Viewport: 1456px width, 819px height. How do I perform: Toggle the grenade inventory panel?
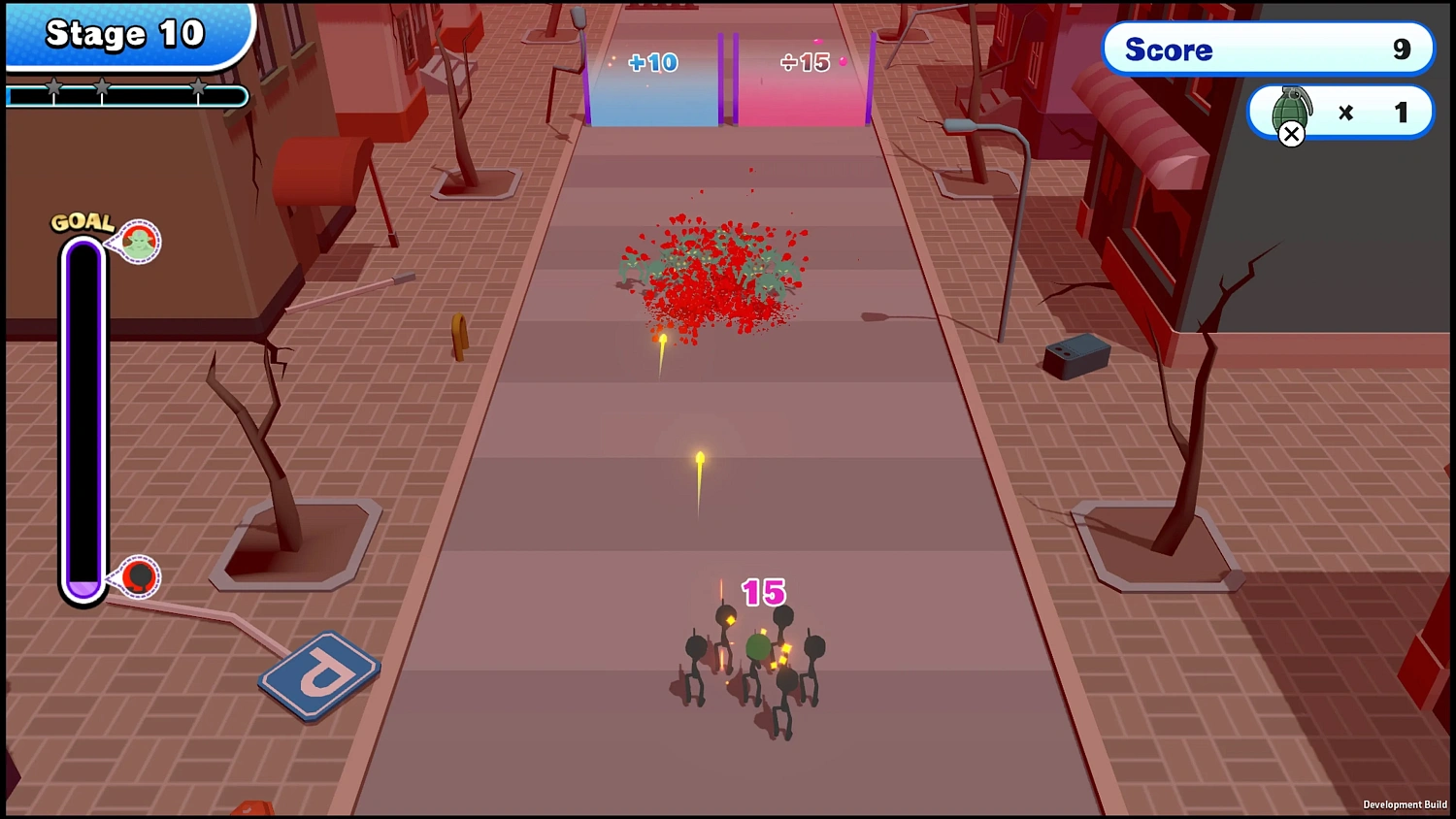pyautogui.click(x=1340, y=112)
